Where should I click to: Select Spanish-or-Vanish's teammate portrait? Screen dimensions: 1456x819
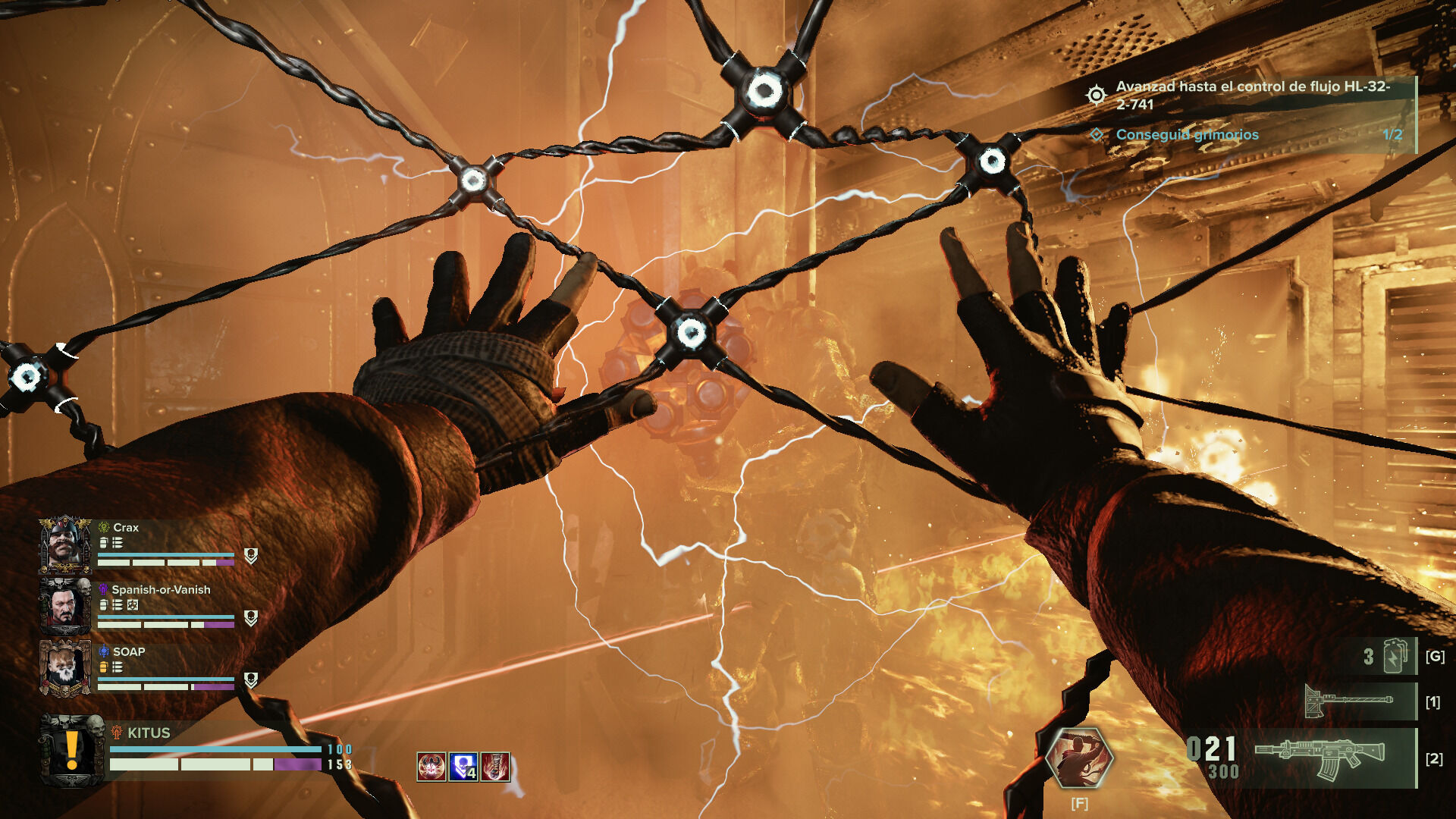click(65, 607)
